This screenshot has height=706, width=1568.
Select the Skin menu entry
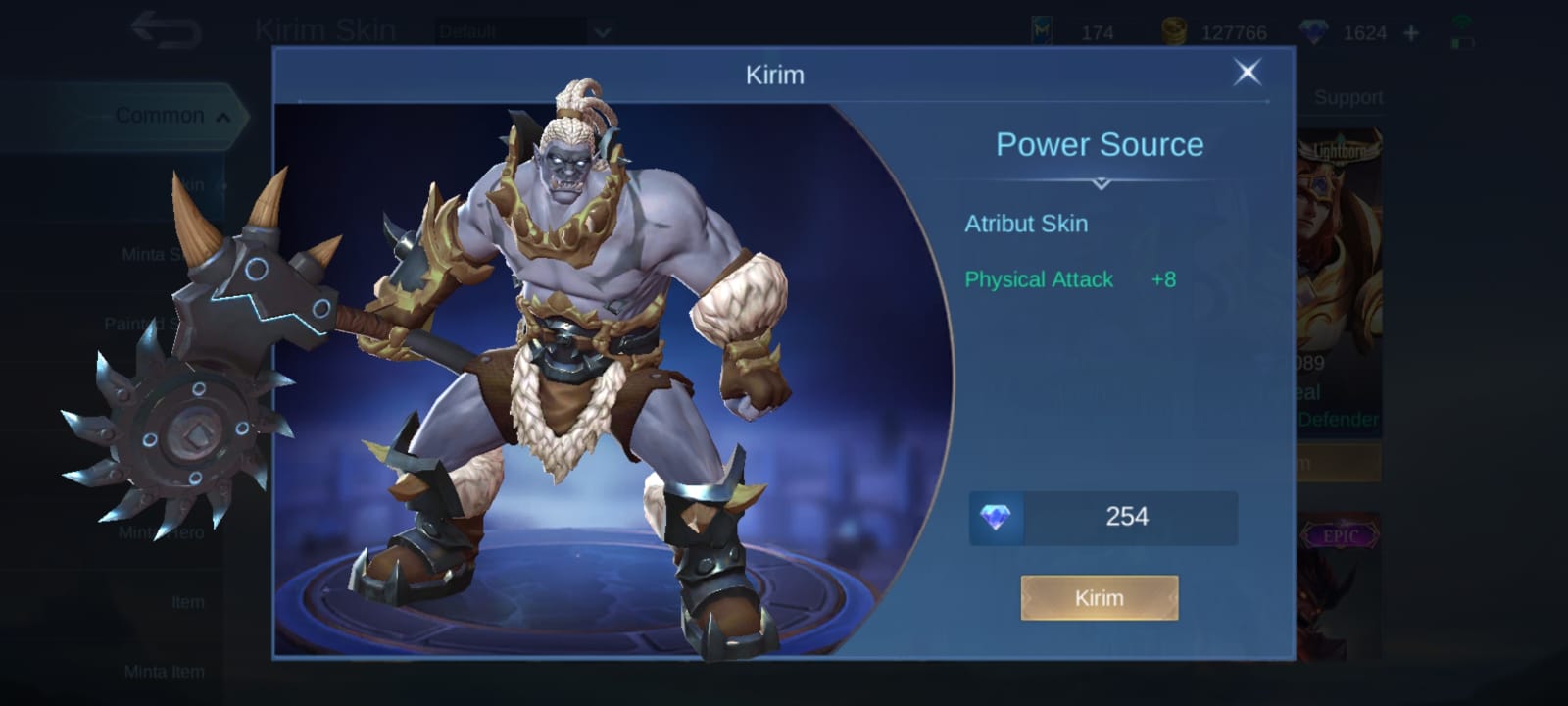coord(186,184)
